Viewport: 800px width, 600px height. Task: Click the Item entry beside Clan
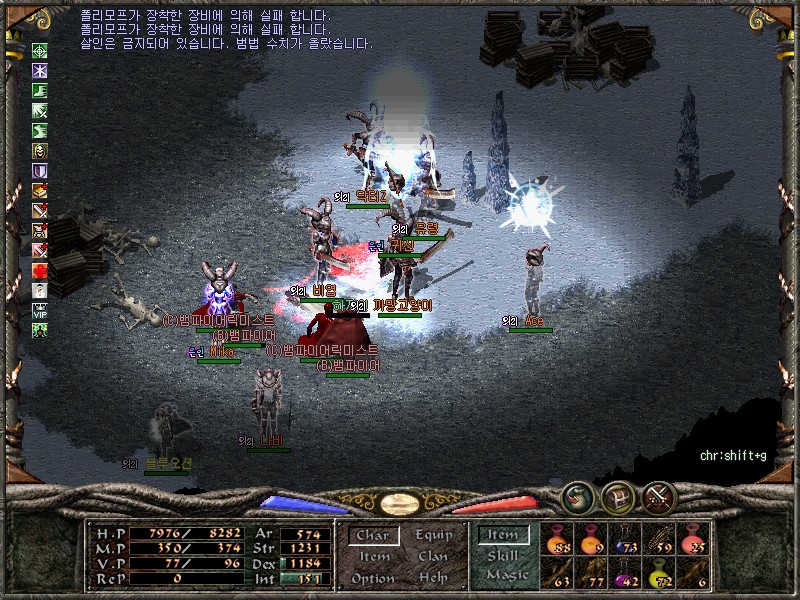(373, 557)
